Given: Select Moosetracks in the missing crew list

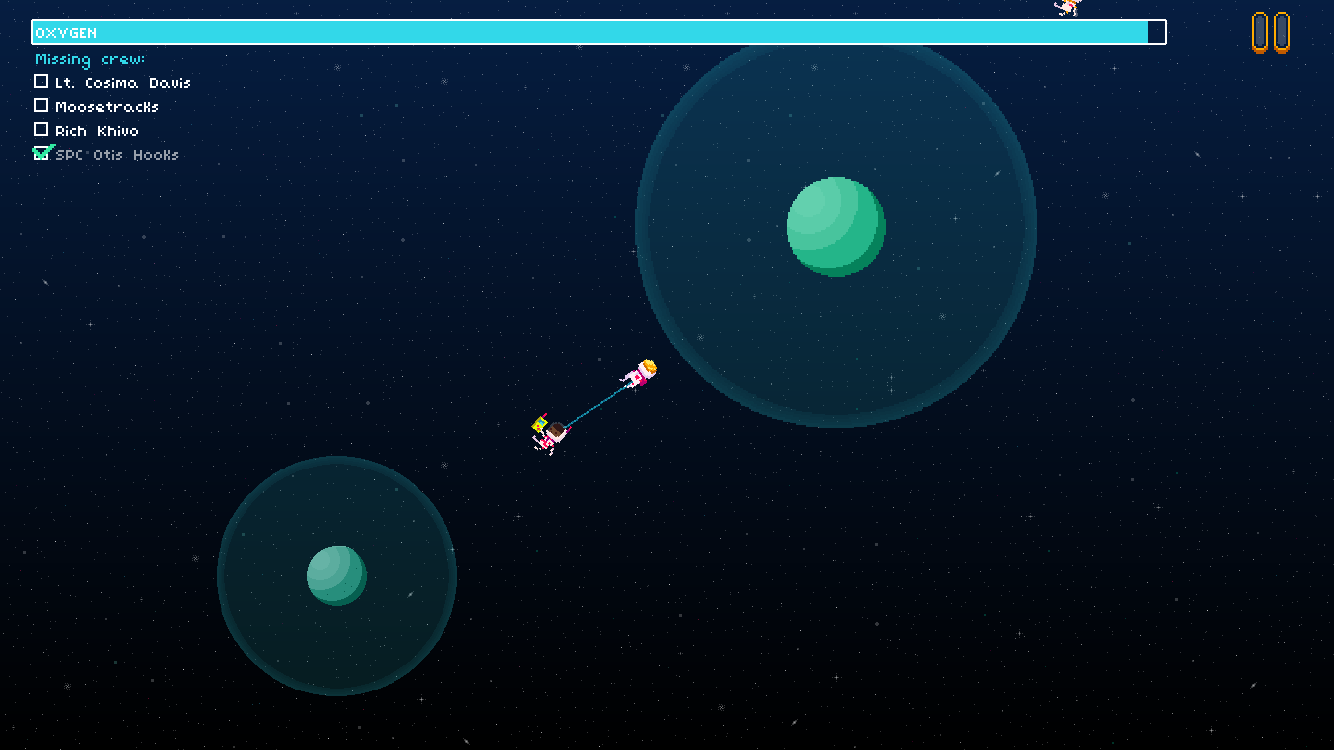Looking at the screenshot, I should [96, 107].
